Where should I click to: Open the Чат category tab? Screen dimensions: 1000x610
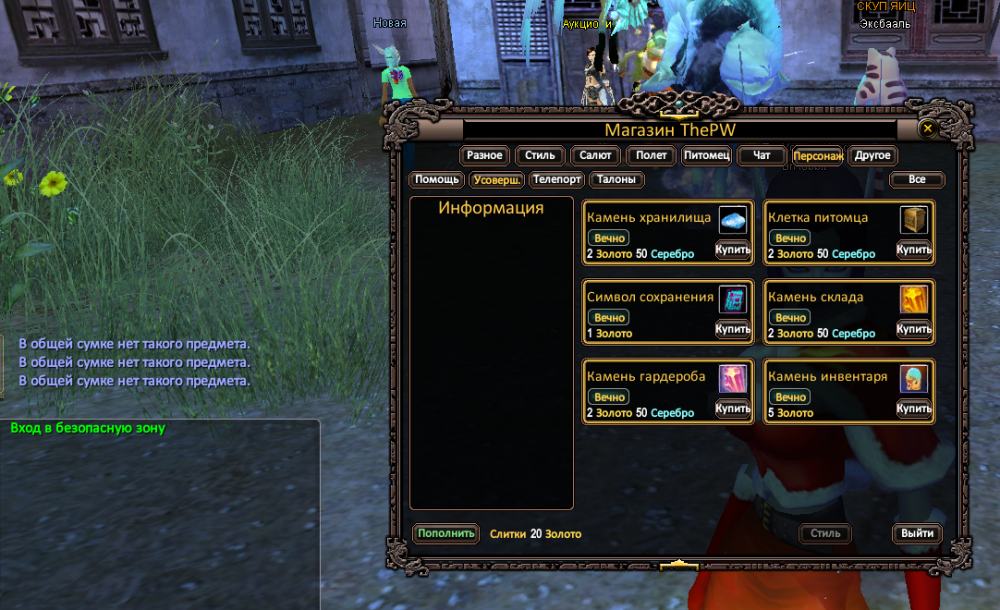point(762,156)
